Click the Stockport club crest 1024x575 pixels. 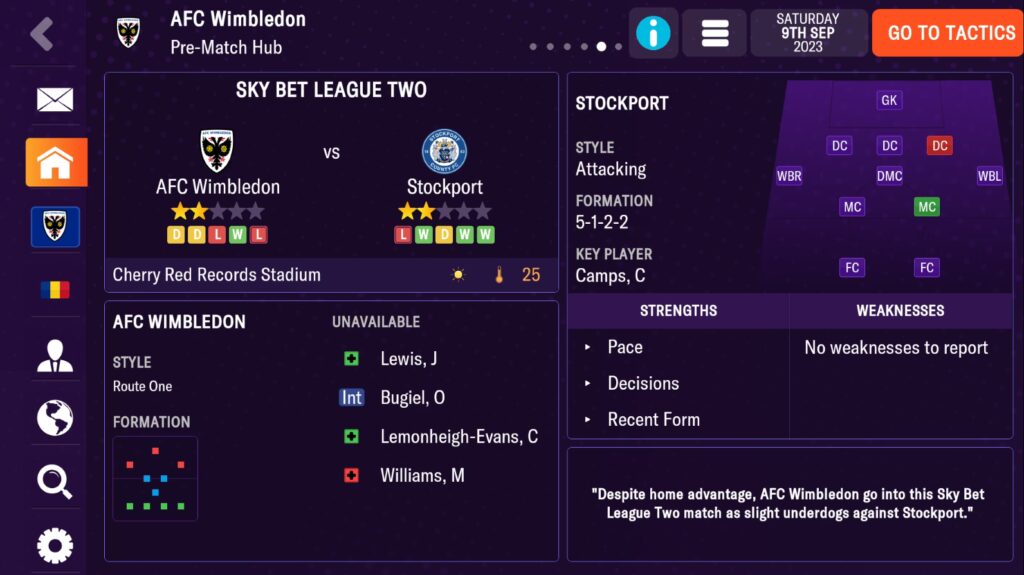coord(444,151)
